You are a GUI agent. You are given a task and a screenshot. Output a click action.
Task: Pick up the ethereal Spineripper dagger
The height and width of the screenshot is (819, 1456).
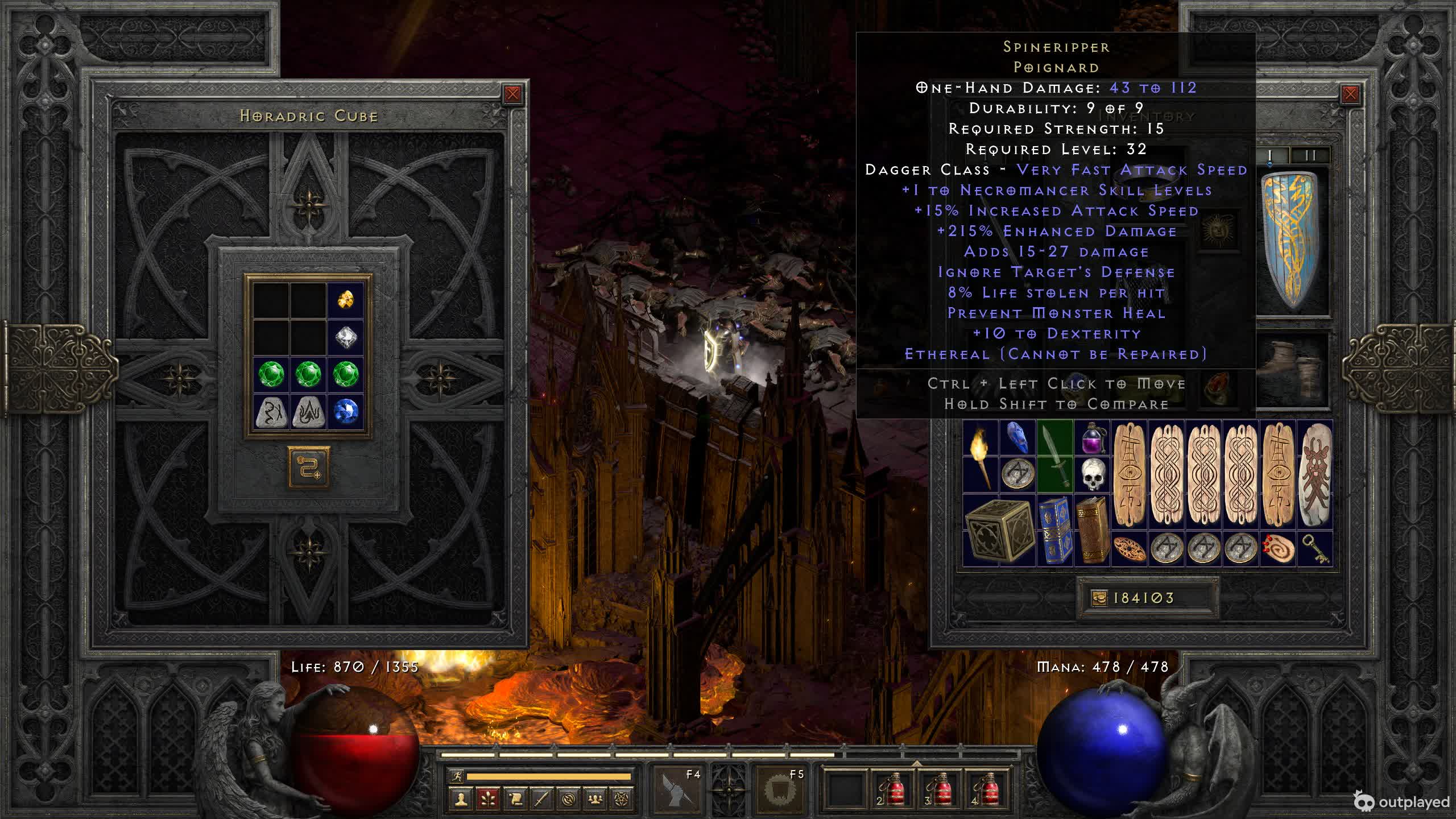[1055, 456]
